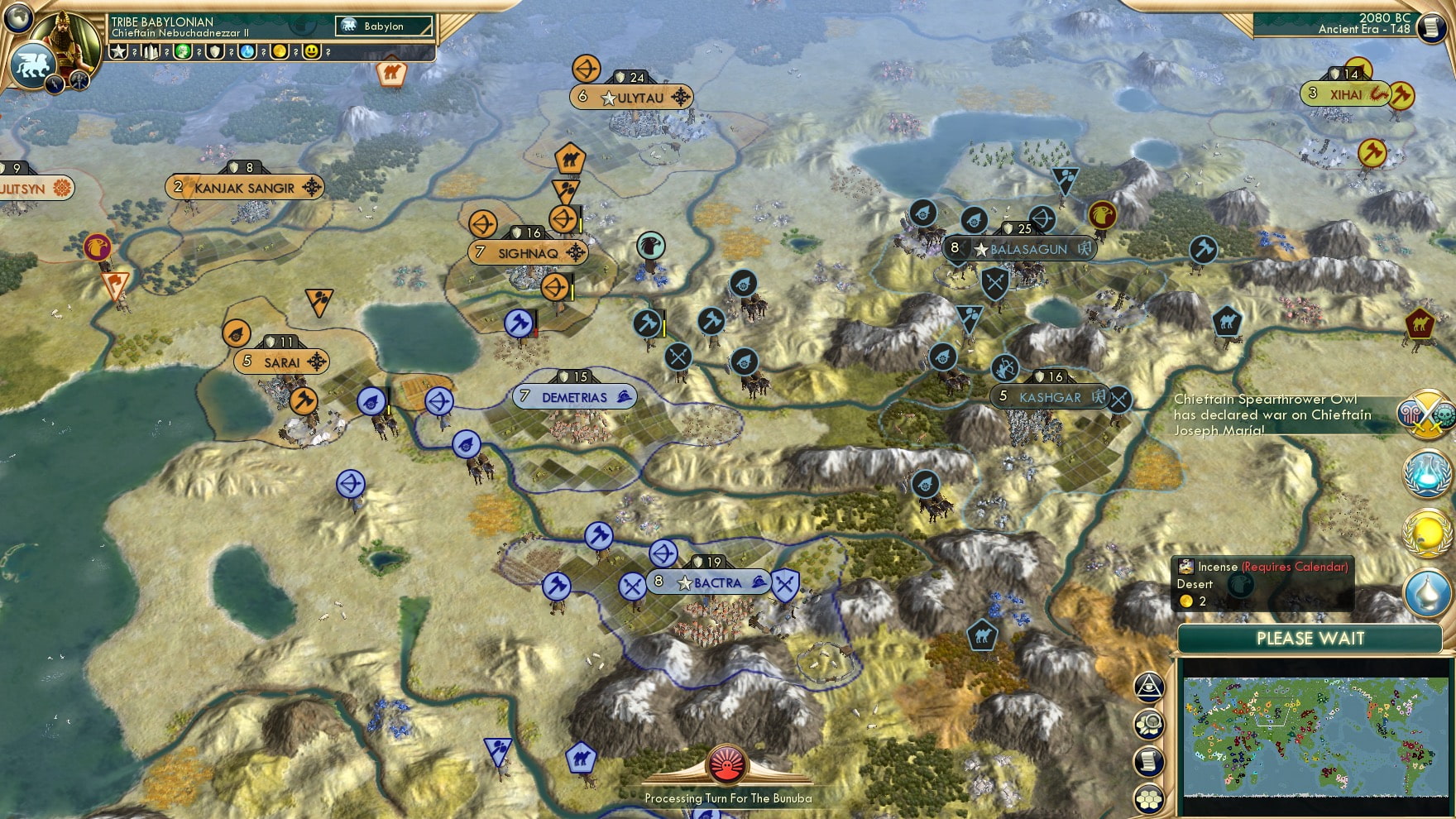Click the Incense resource tooltip panel

1264,583
